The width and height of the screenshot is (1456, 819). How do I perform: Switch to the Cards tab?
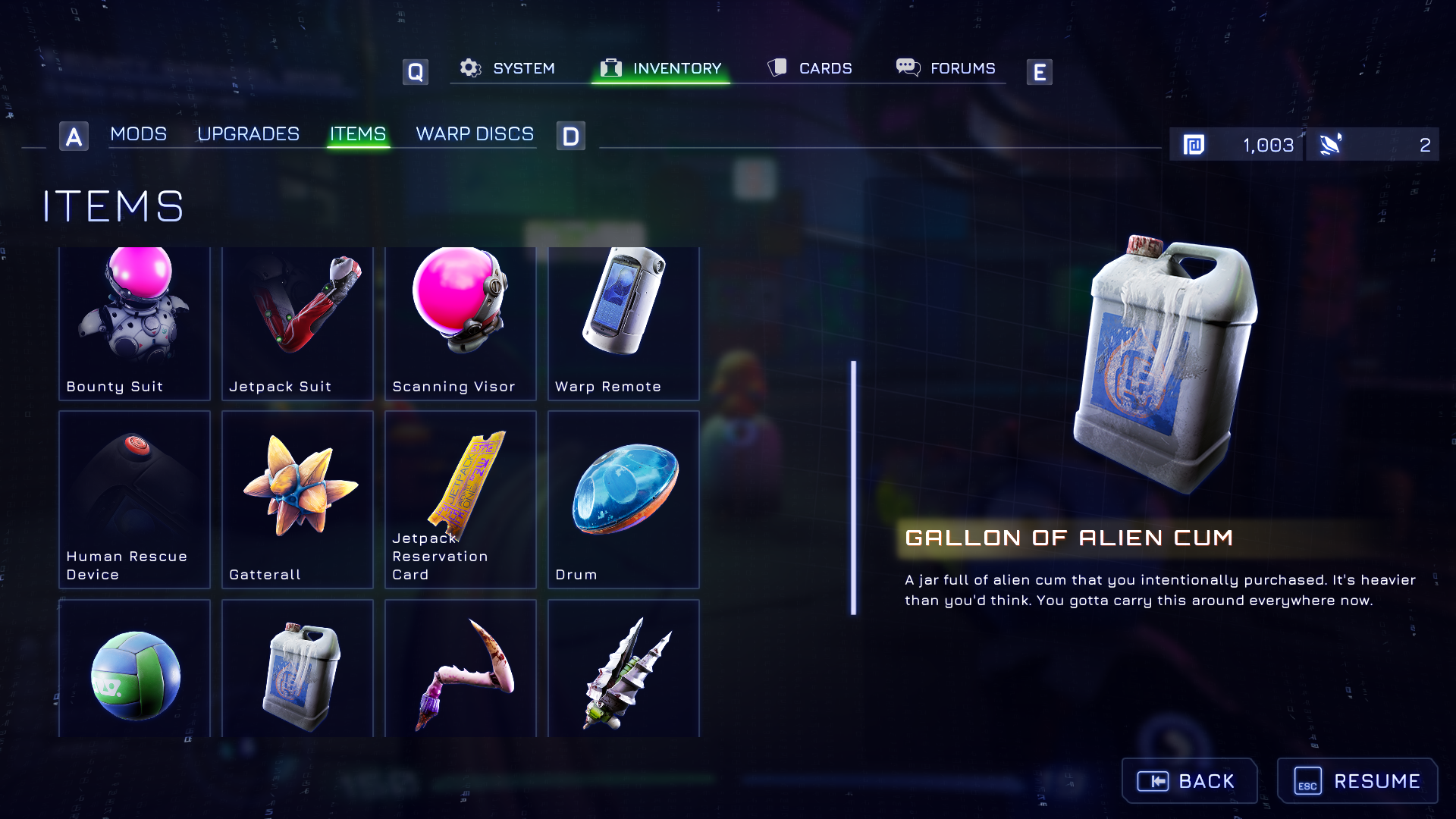810,68
